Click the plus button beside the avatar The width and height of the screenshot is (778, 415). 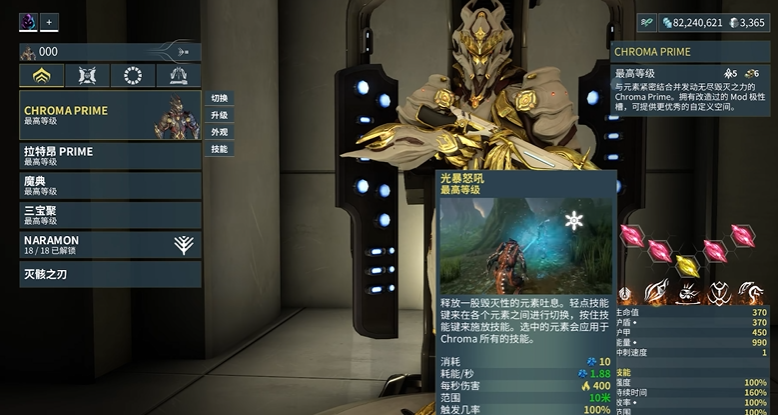50,21
